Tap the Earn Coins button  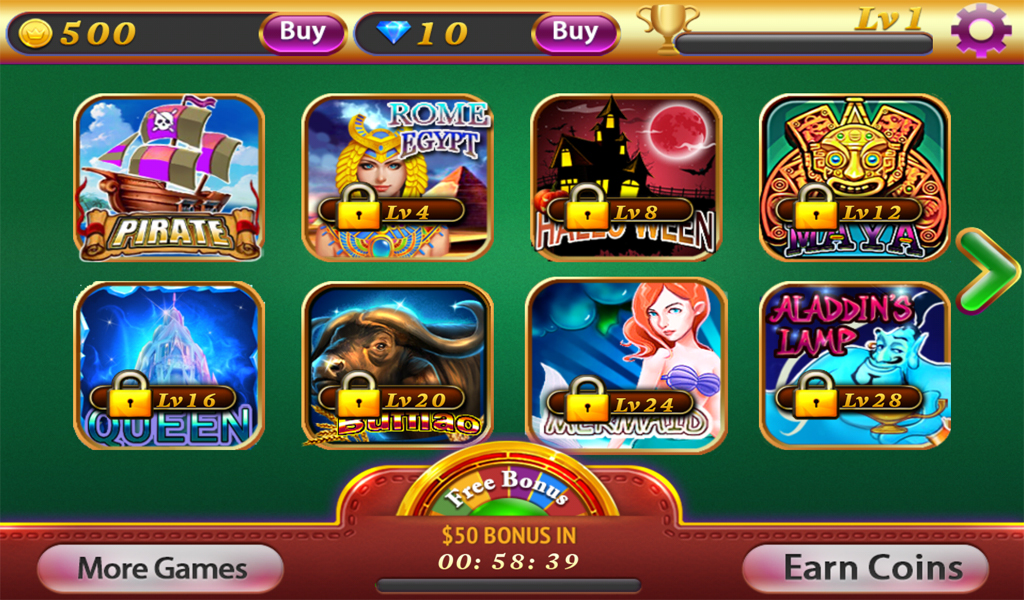866,569
